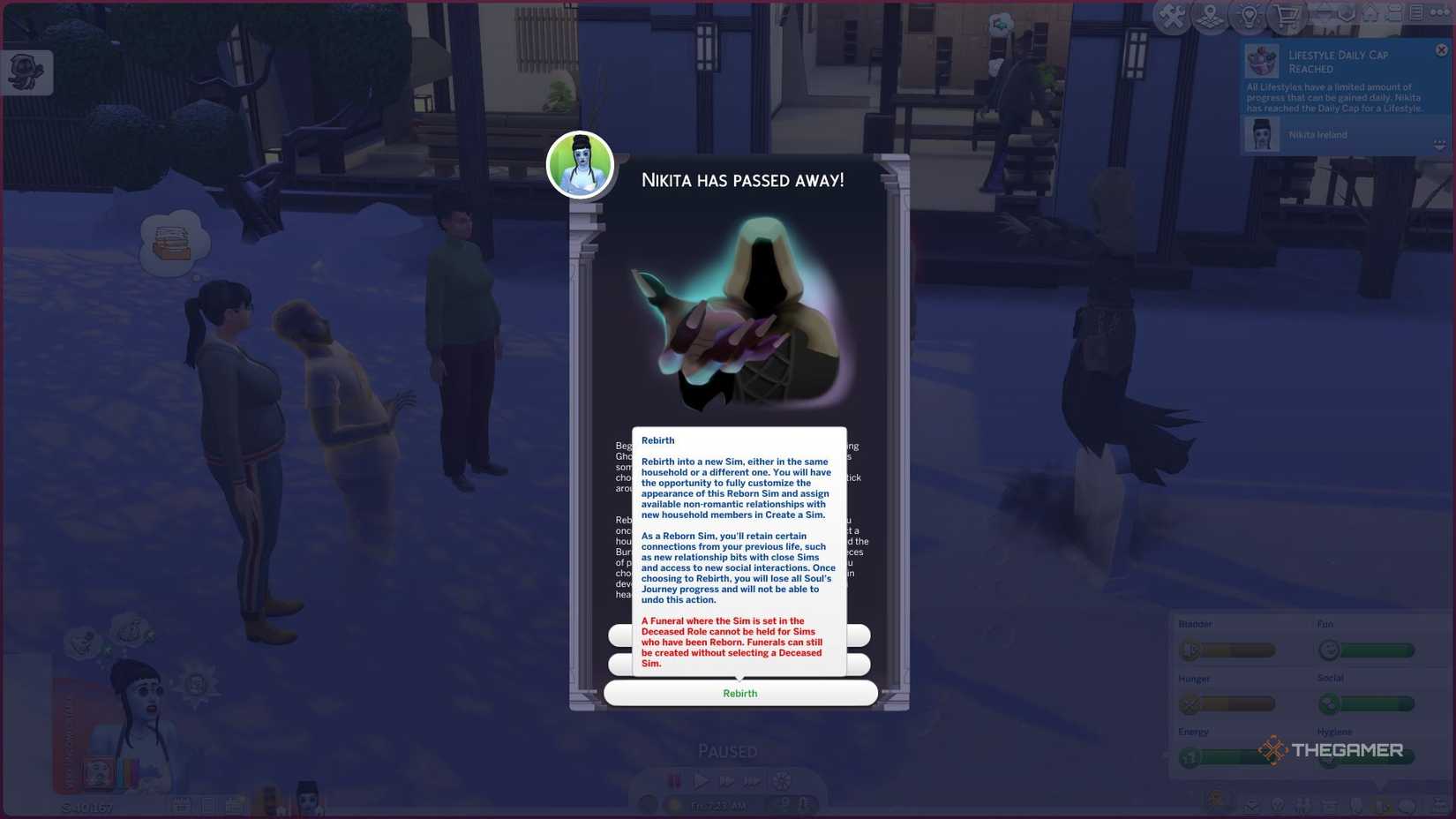Click the light bulb tips icon
Image resolution: width=1456 pixels, height=819 pixels.
[x=1248, y=14]
